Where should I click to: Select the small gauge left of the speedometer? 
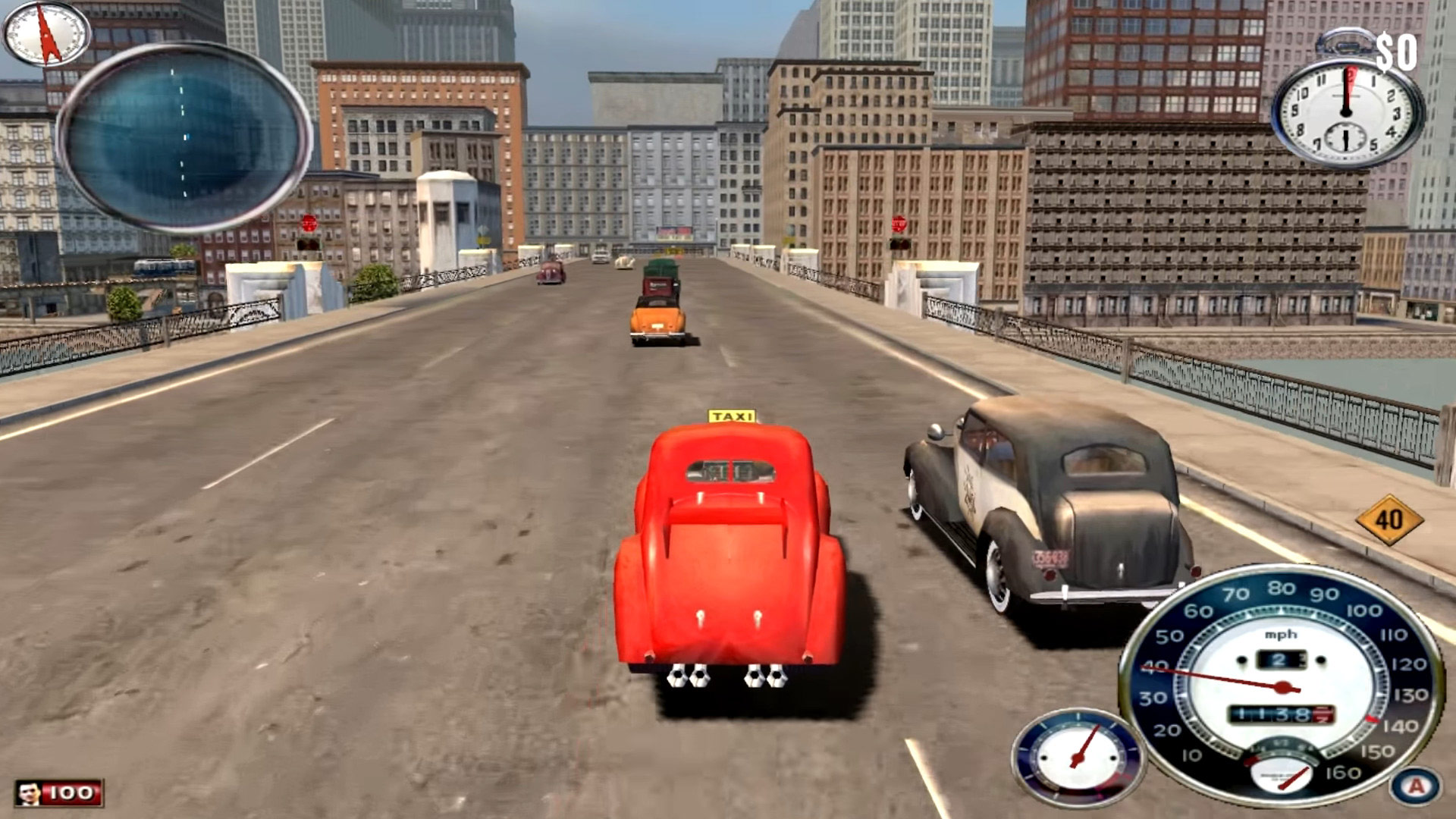tap(1078, 757)
